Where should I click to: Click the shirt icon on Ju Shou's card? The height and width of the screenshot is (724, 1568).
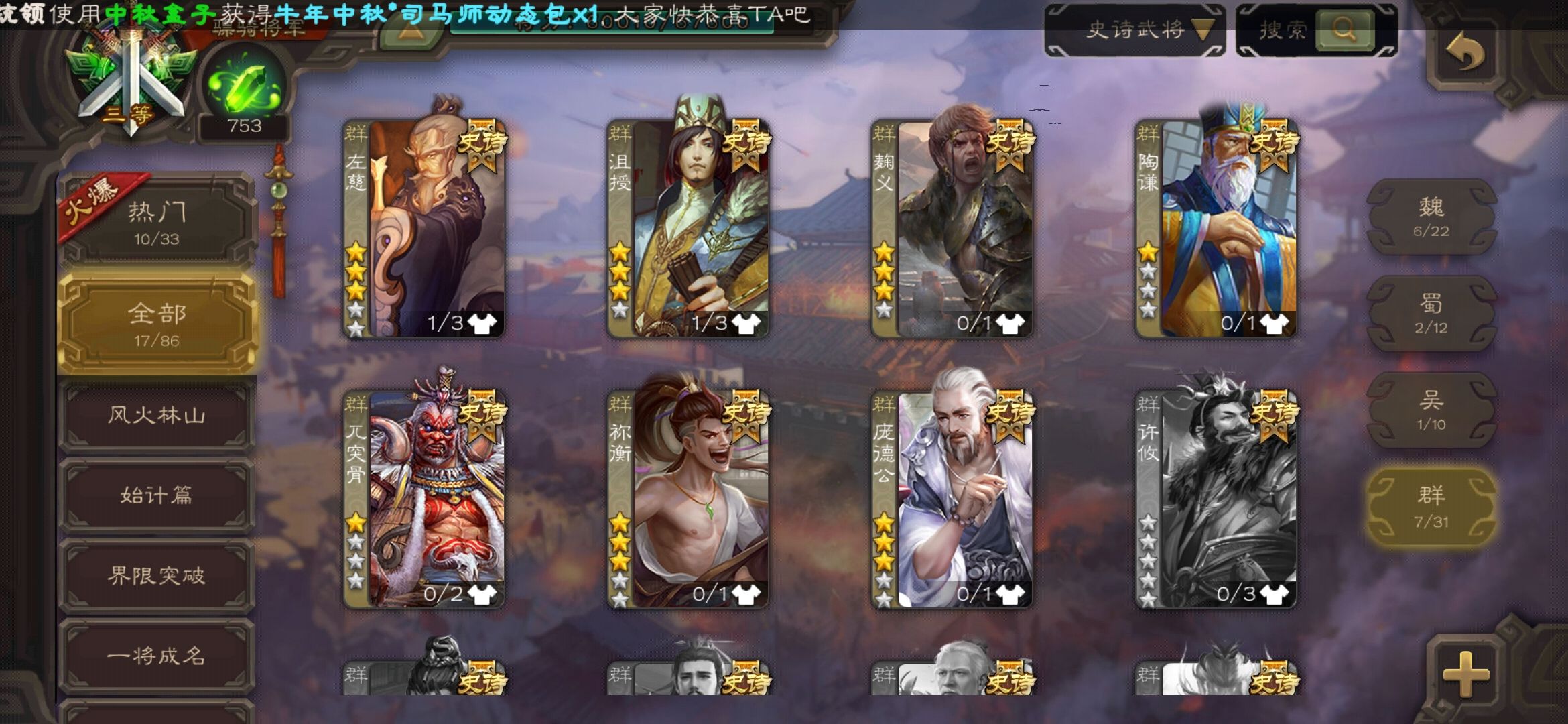pos(745,324)
